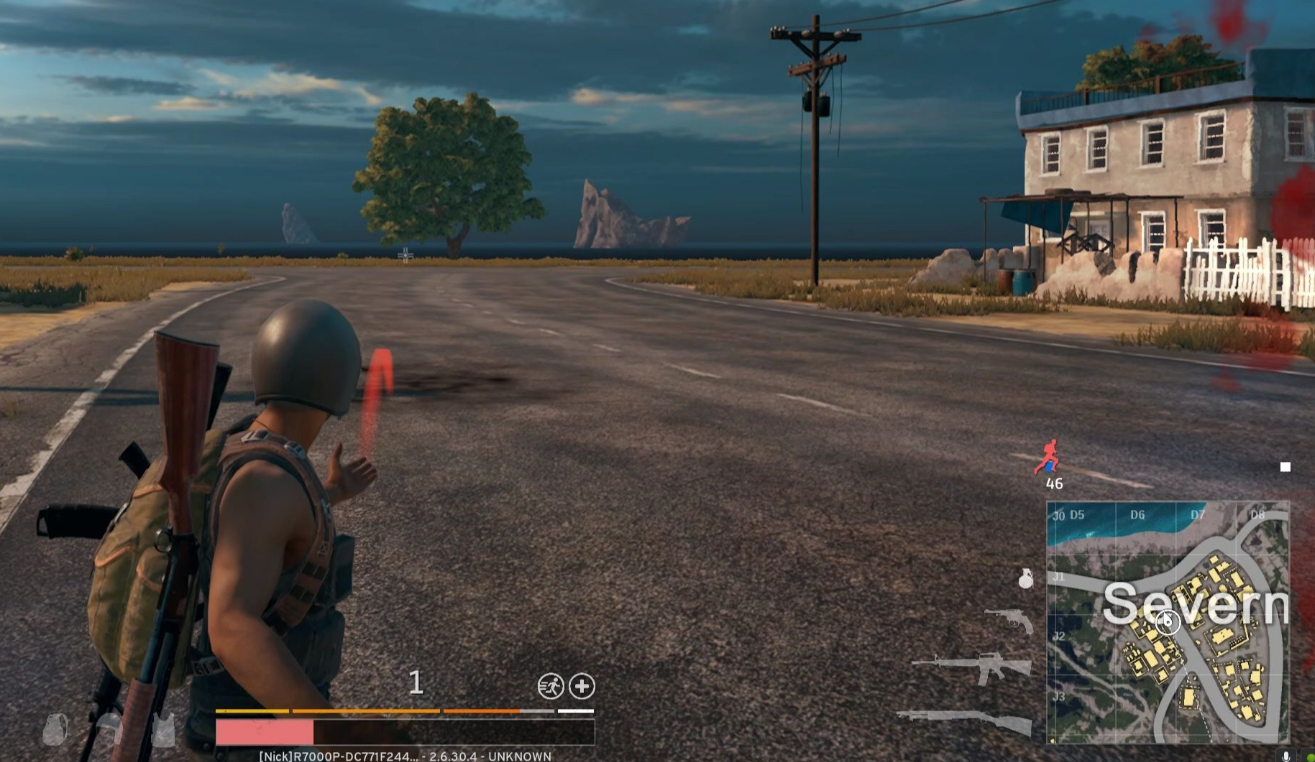Click the running speed boost icon
Image resolution: width=1315 pixels, height=762 pixels.
click(550, 686)
